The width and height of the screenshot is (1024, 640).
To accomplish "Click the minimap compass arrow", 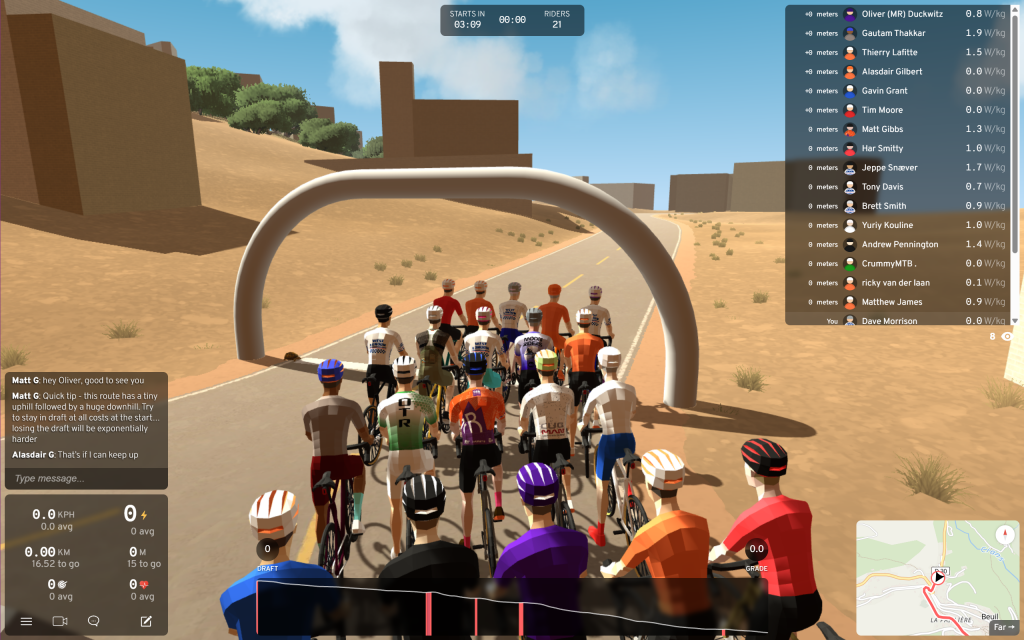I will coord(1004,535).
